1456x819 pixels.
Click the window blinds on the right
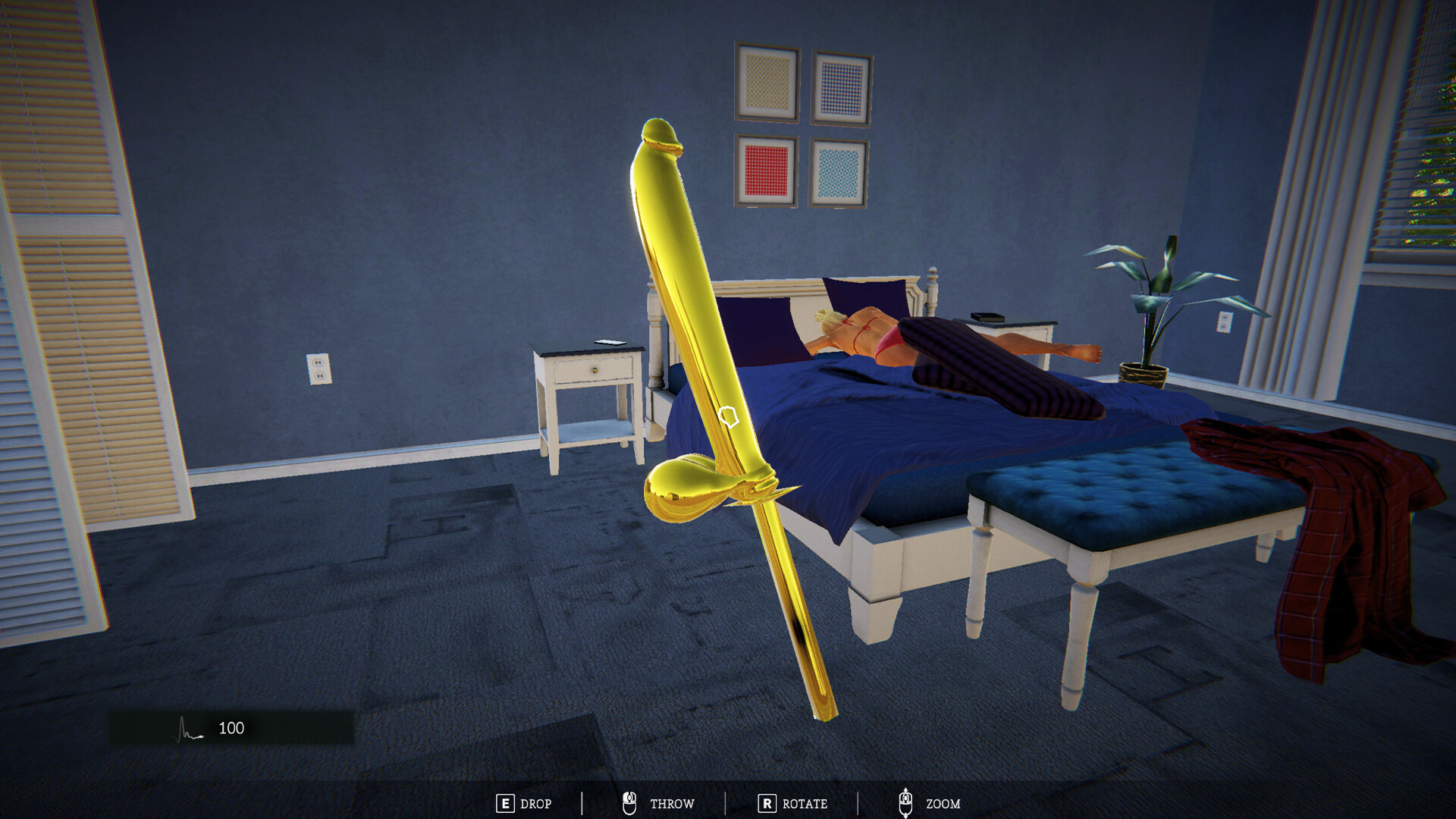(x=1426, y=152)
